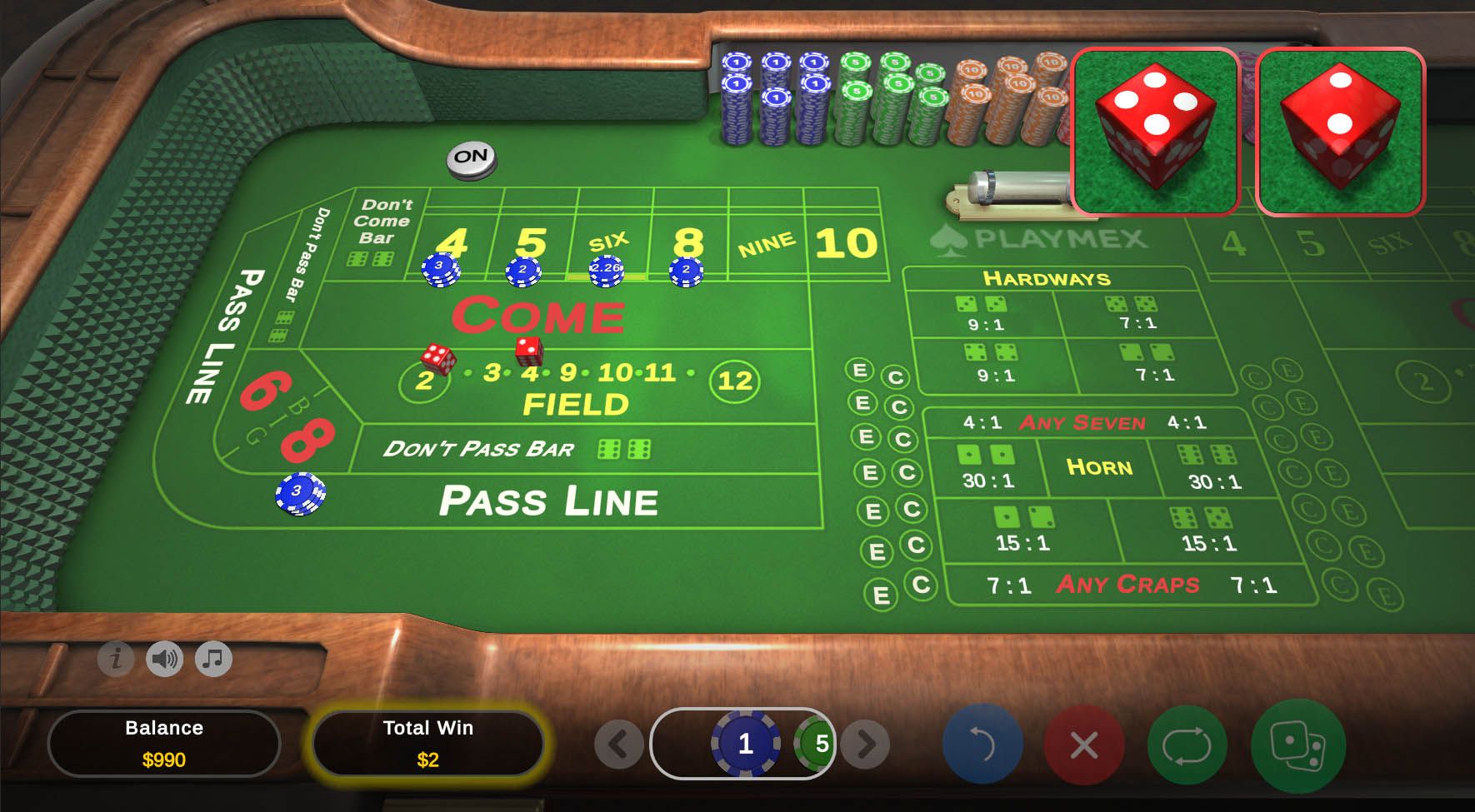Roll the dice
This screenshot has height=812, width=1475.
click(1297, 744)
